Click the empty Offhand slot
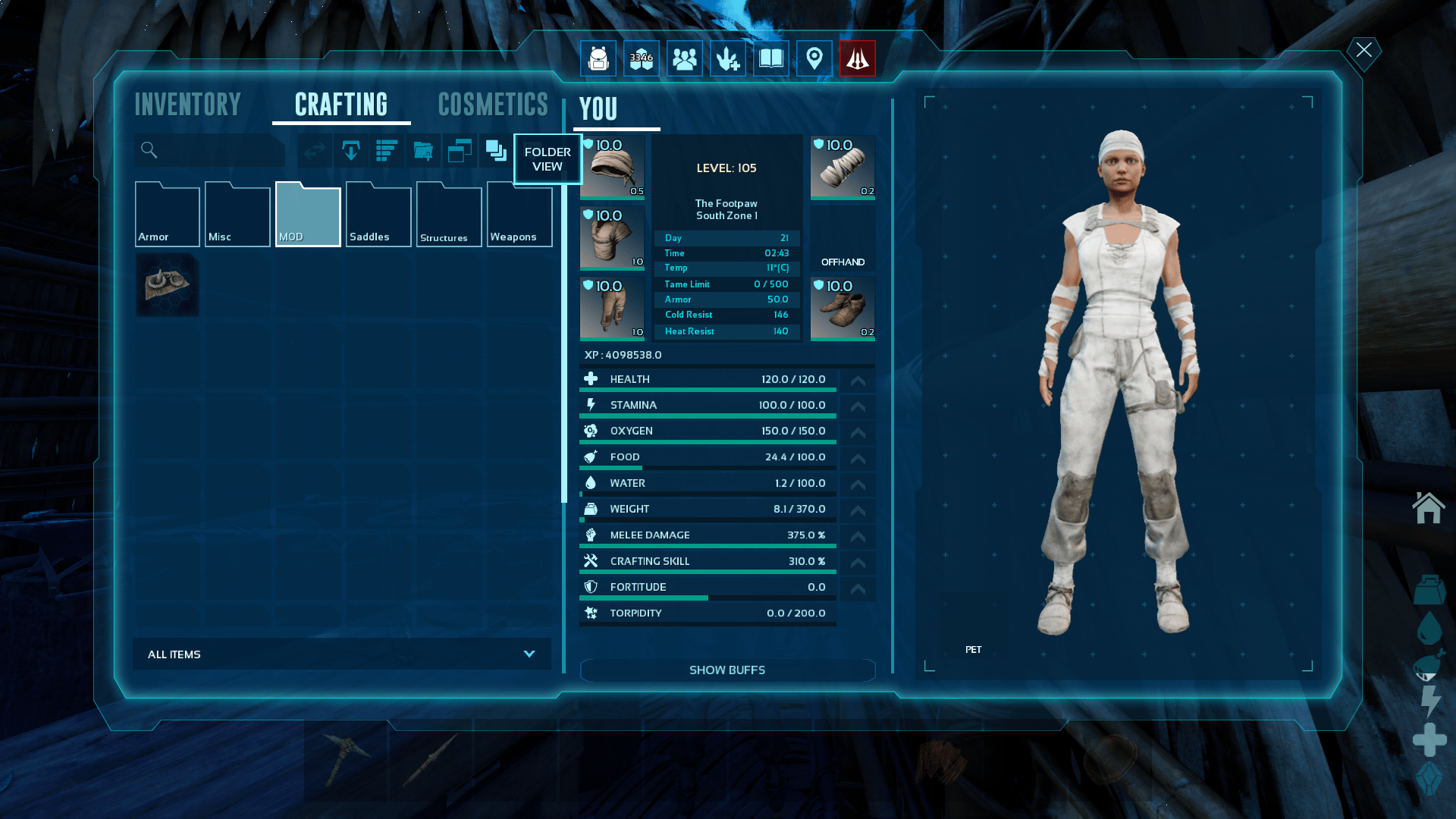 [x=843, y=238]
